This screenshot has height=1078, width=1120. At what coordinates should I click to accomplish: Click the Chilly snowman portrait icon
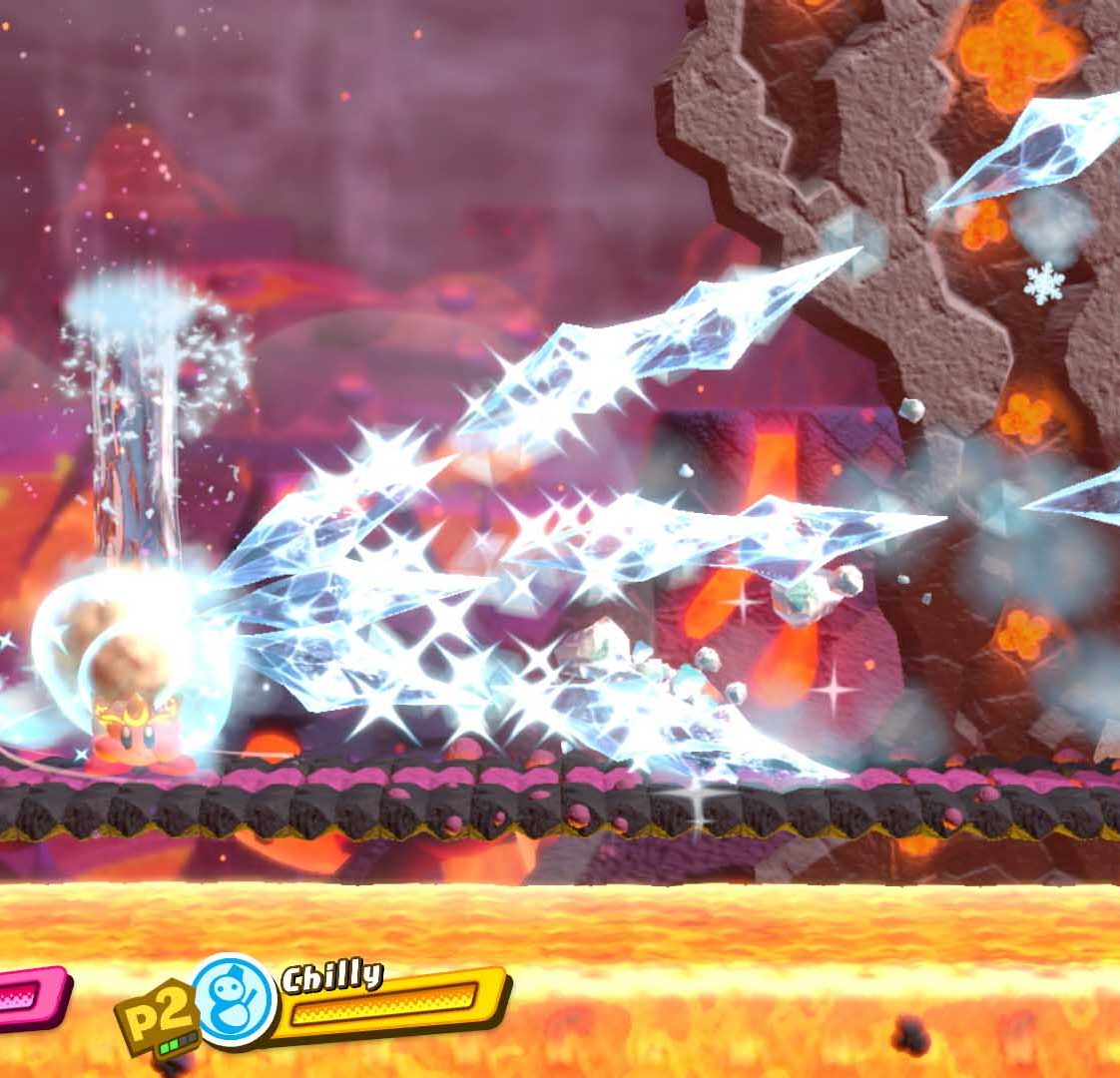coord(235,1000)
